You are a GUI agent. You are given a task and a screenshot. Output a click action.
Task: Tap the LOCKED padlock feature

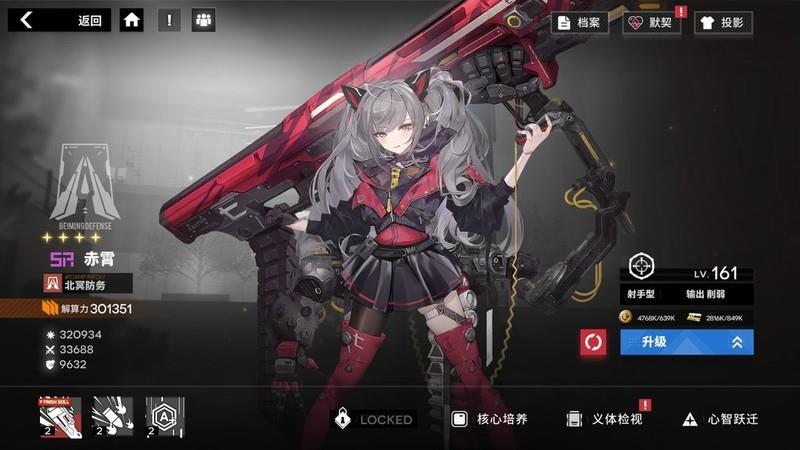click(372, 420)
